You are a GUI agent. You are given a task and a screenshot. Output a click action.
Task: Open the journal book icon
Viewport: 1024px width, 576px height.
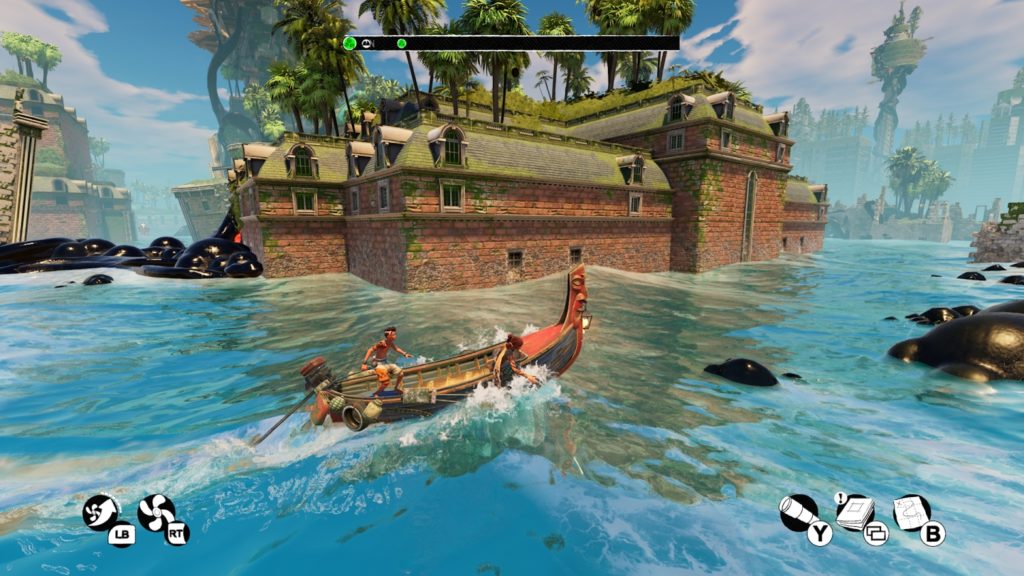pyautogui.click(x=854, y=513)
